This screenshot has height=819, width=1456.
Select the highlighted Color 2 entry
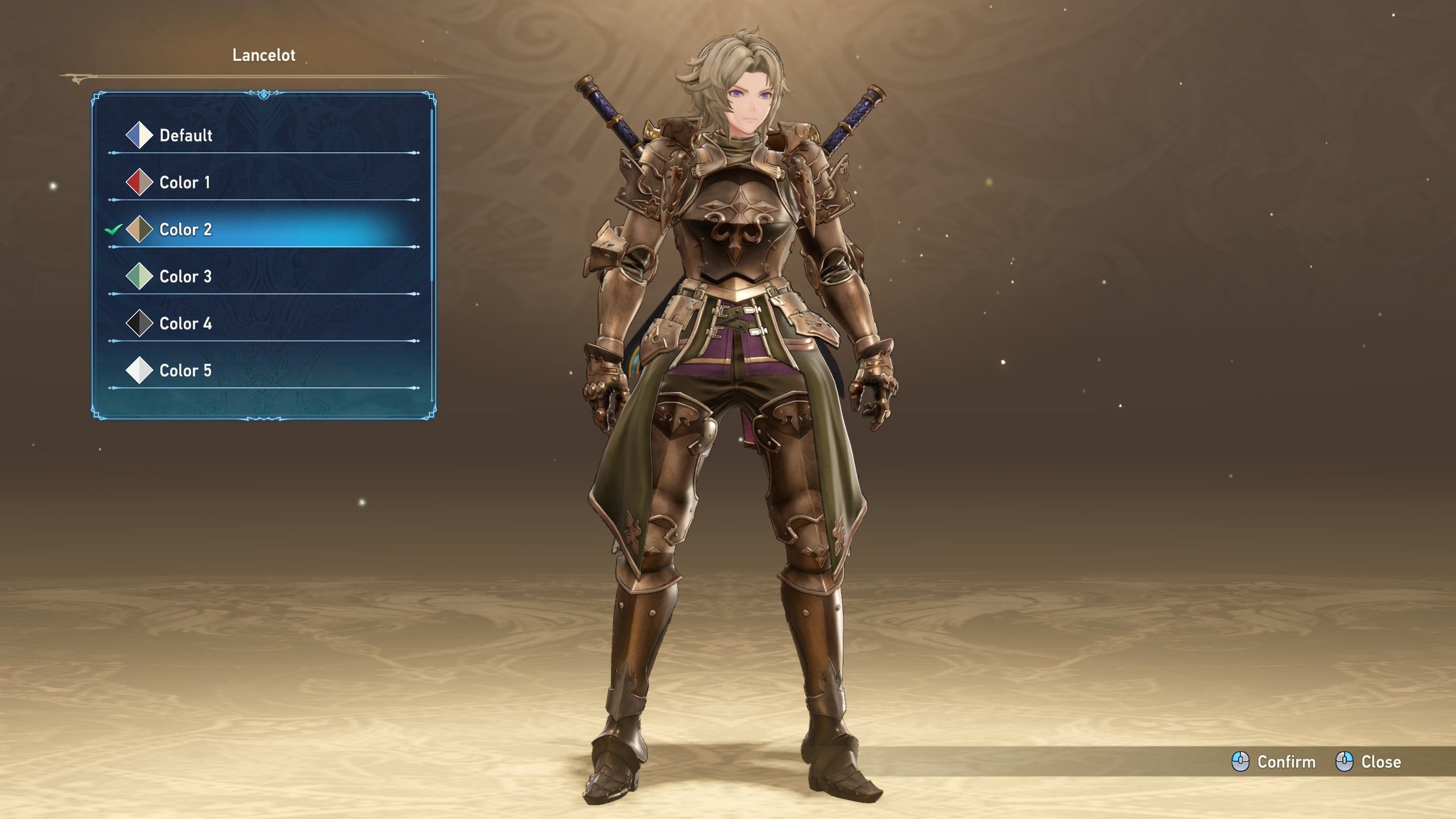[186, 230]
